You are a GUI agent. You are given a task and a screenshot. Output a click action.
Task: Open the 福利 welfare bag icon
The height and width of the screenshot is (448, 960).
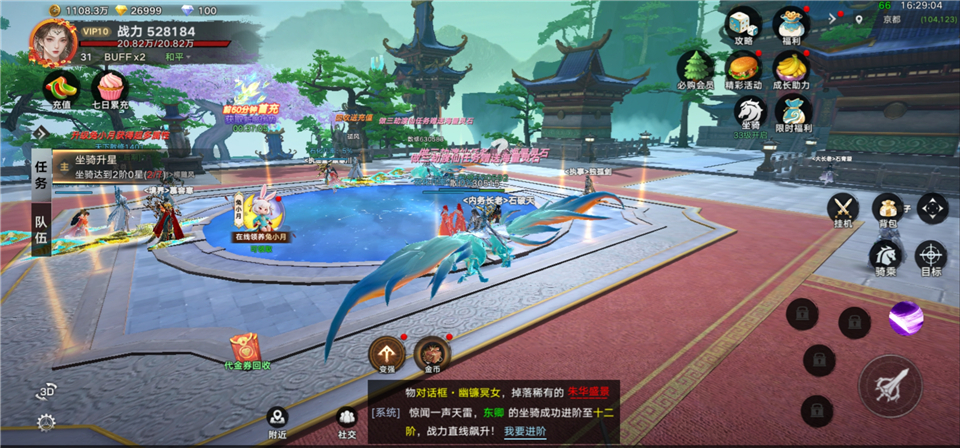click(x=791, y=24)
